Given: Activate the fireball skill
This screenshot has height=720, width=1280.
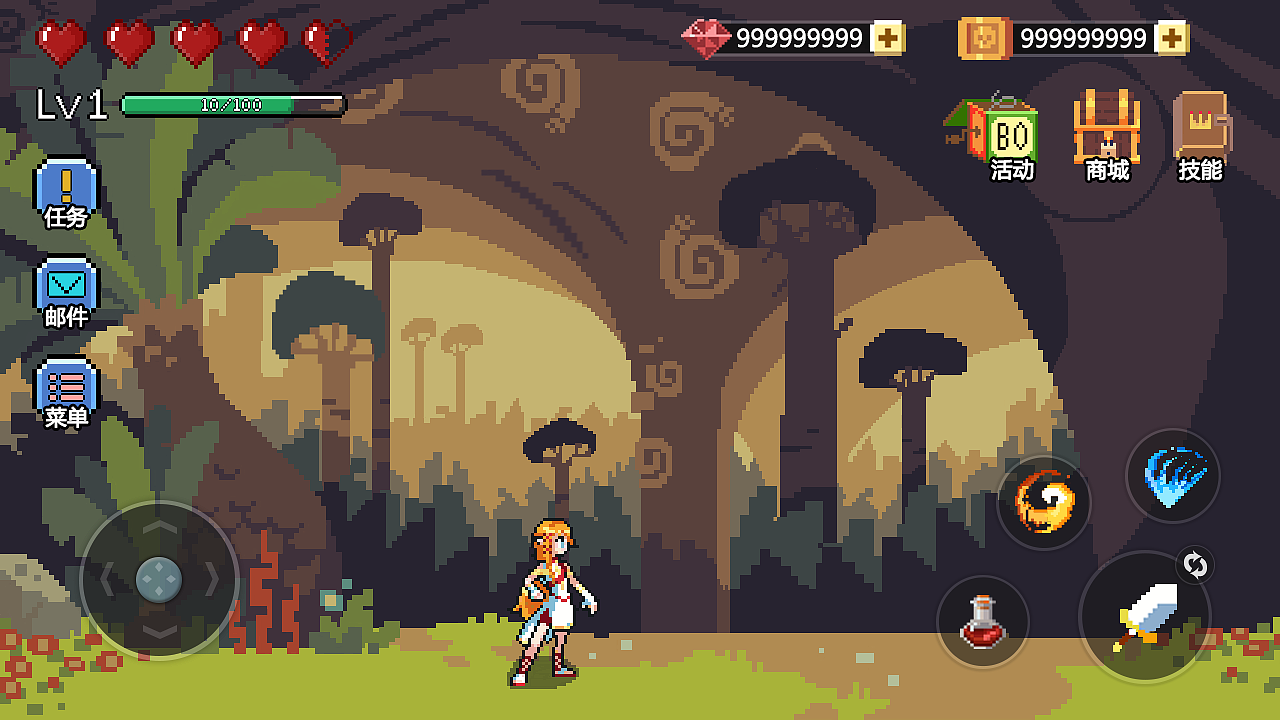Looking at the screenshot, I should click(x=1044, y=502).
